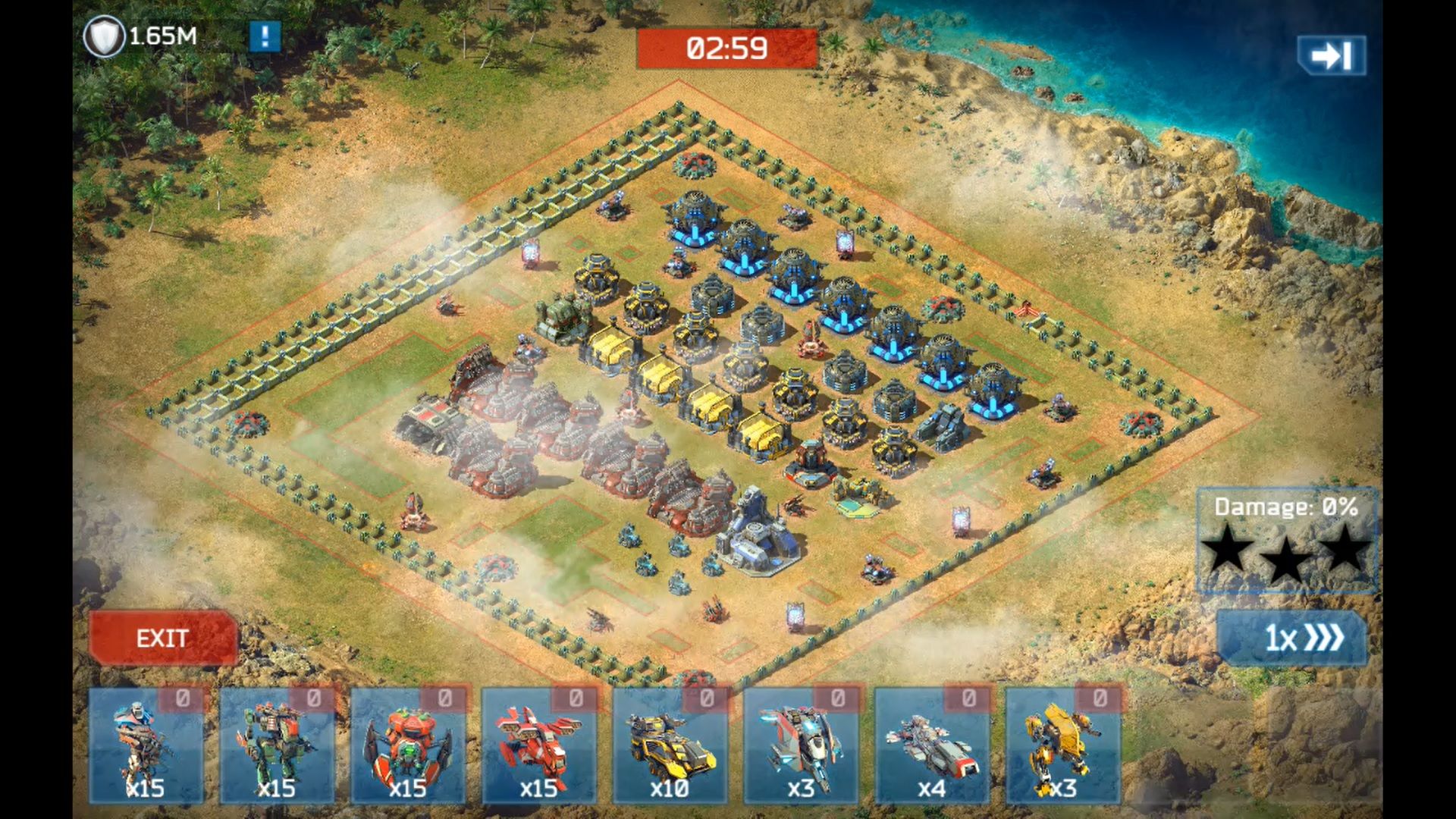
Task: Toggle the 1x battle speed button
Action: [1292, 639]
